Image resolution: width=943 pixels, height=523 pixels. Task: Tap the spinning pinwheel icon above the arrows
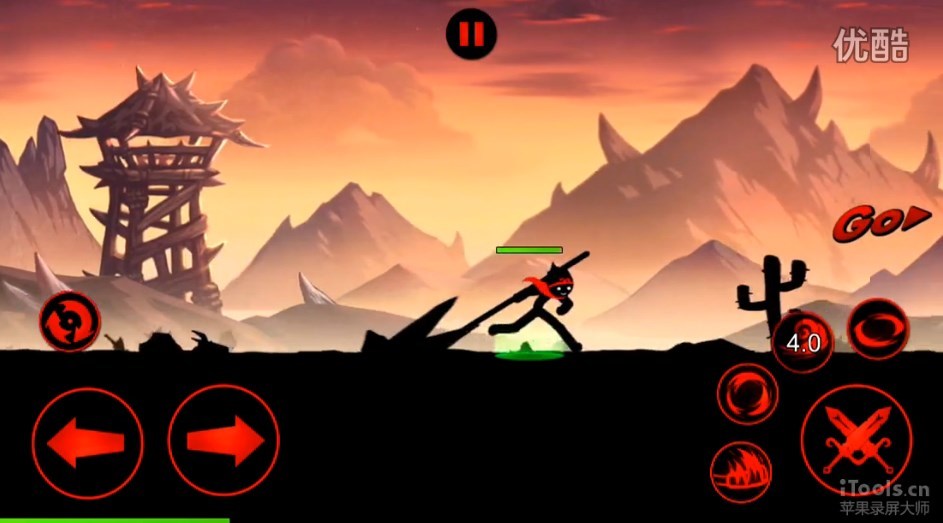tap(69, 322)
